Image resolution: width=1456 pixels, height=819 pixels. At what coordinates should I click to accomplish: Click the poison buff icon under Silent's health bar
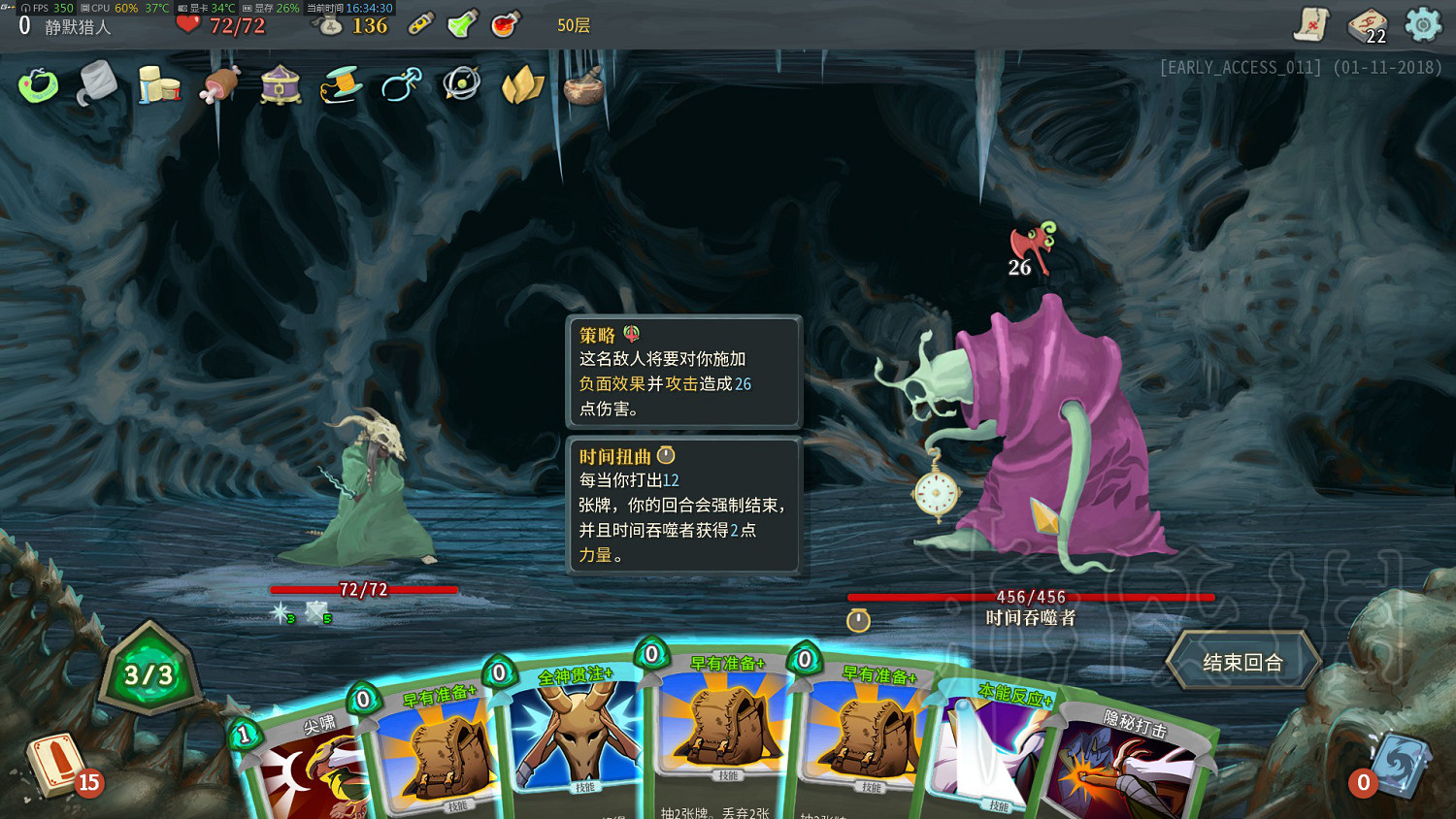280,612
